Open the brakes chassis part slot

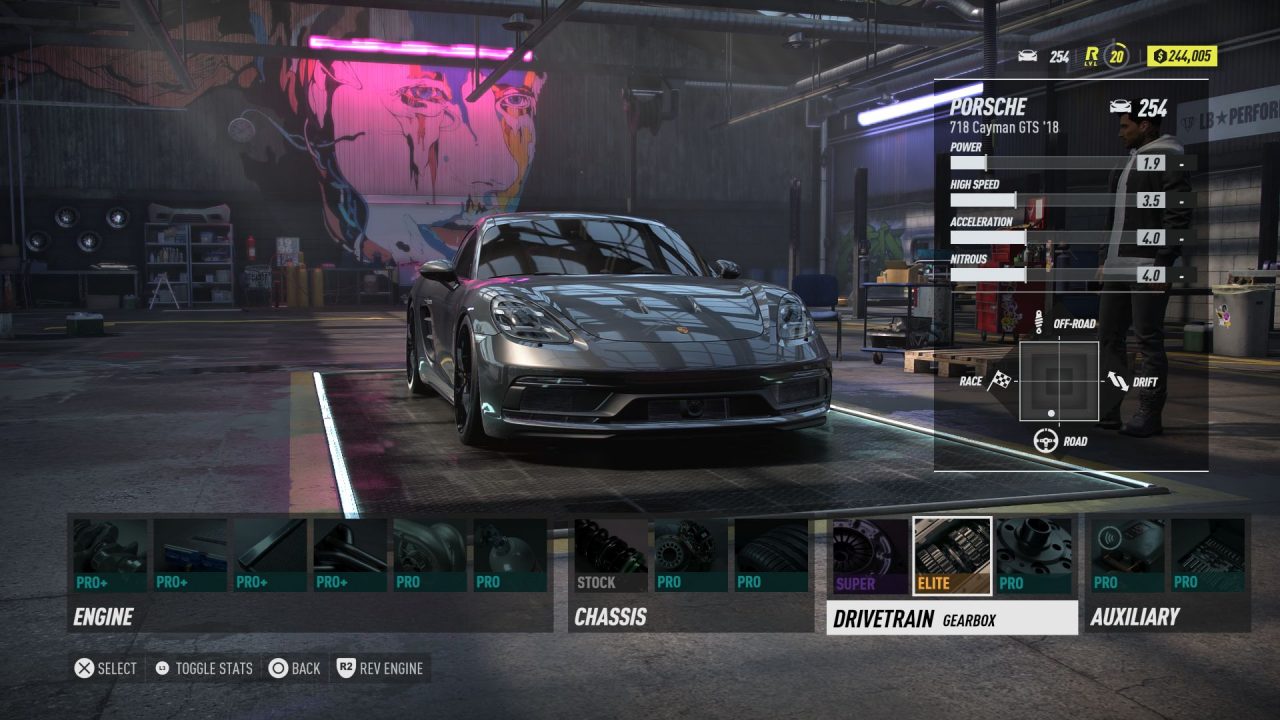click(x=691, y=555)
